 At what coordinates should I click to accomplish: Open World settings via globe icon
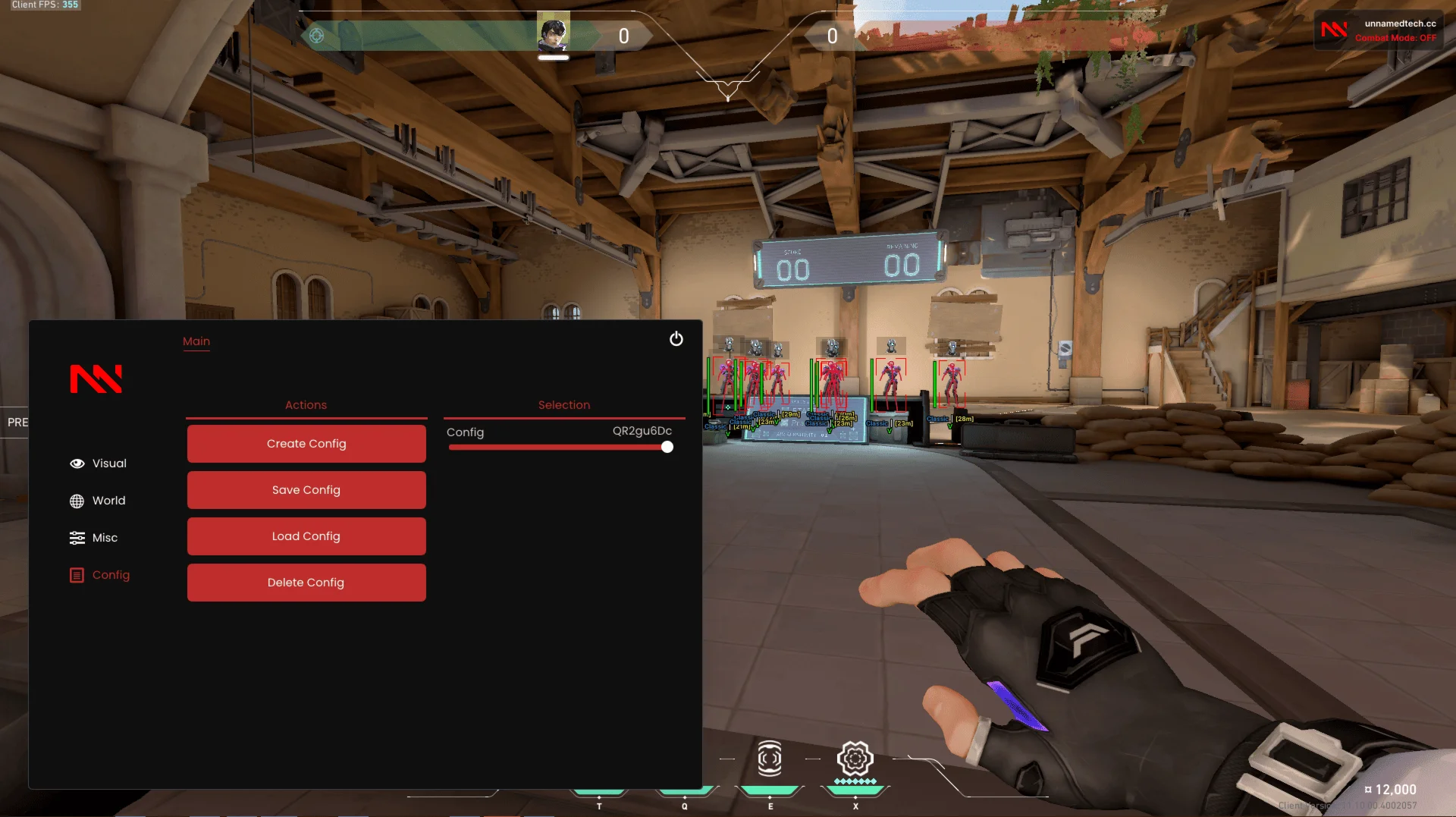pyautogui.click(x=78, y=500)
